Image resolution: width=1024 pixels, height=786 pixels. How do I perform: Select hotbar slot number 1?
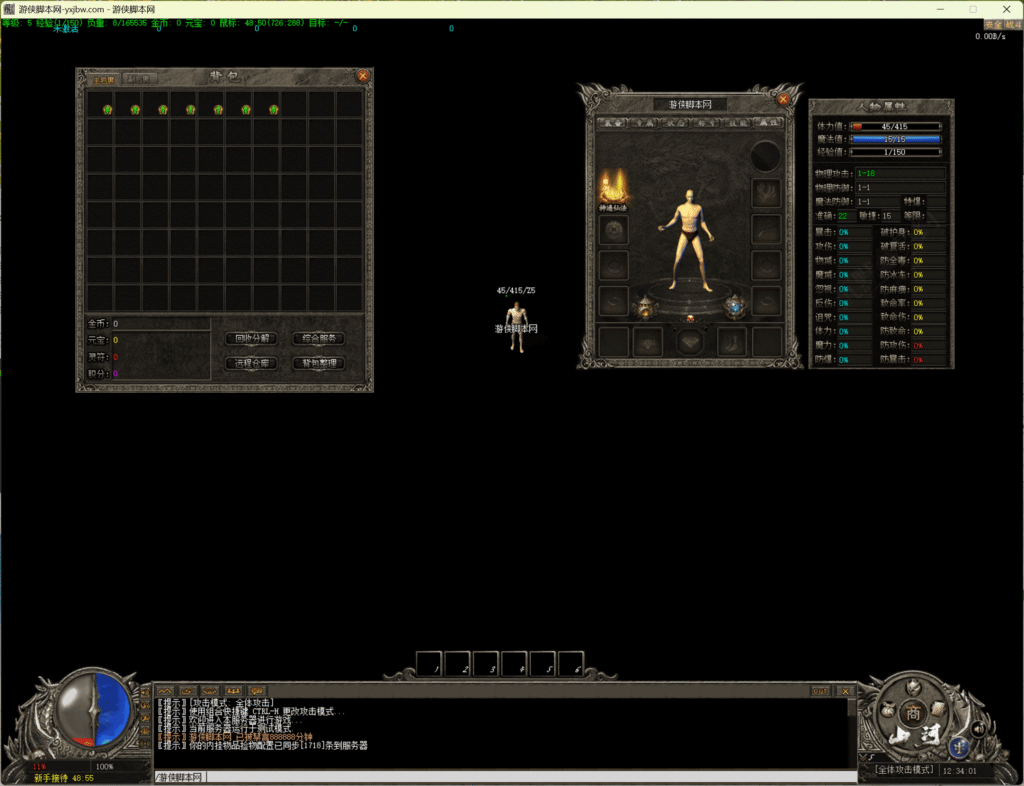click(x=429, y=664)
